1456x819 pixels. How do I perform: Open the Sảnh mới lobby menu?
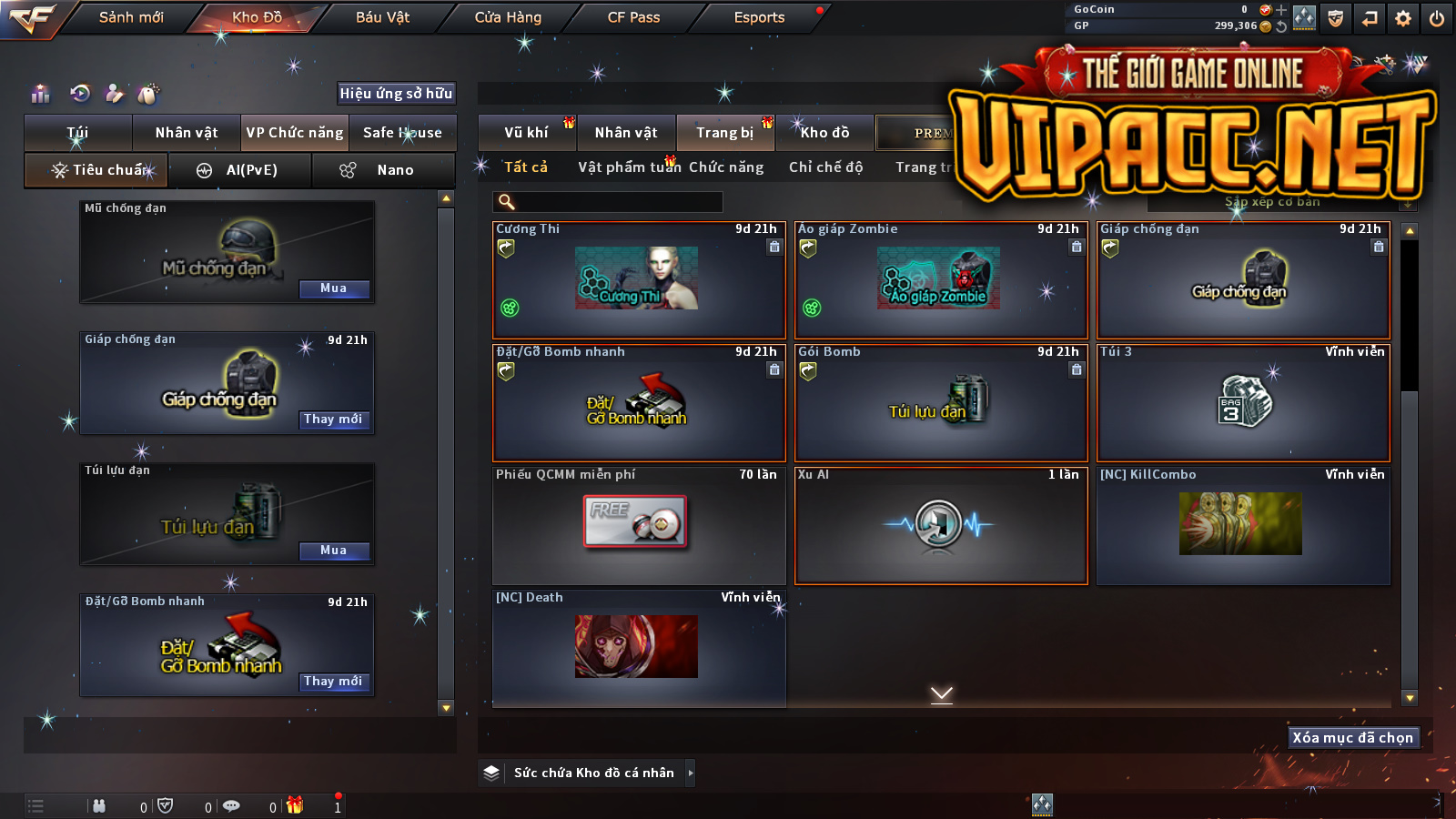click(131, 17)
